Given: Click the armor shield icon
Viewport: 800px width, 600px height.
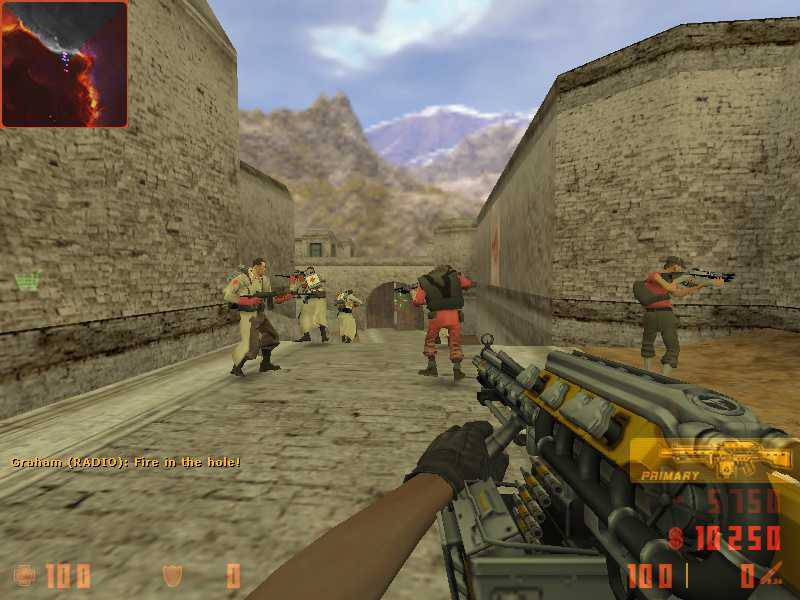Looking at the screenshot, I should click(x=172, y=575).
